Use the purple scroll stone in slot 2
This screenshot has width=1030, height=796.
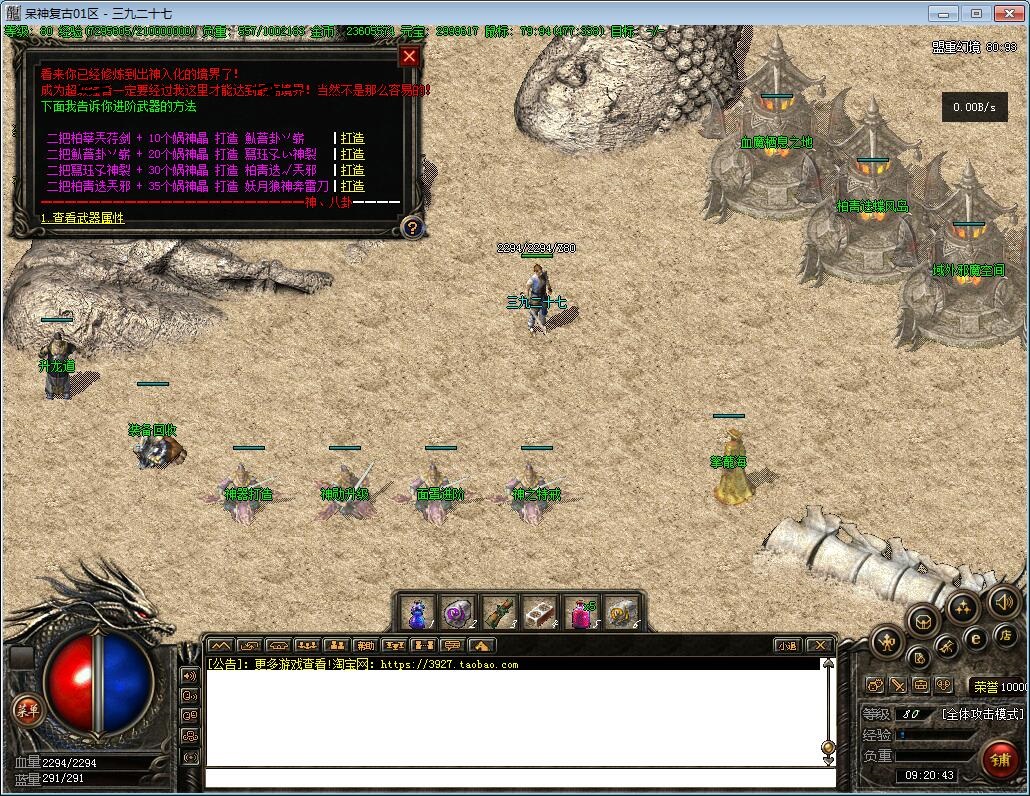point(458,613)
